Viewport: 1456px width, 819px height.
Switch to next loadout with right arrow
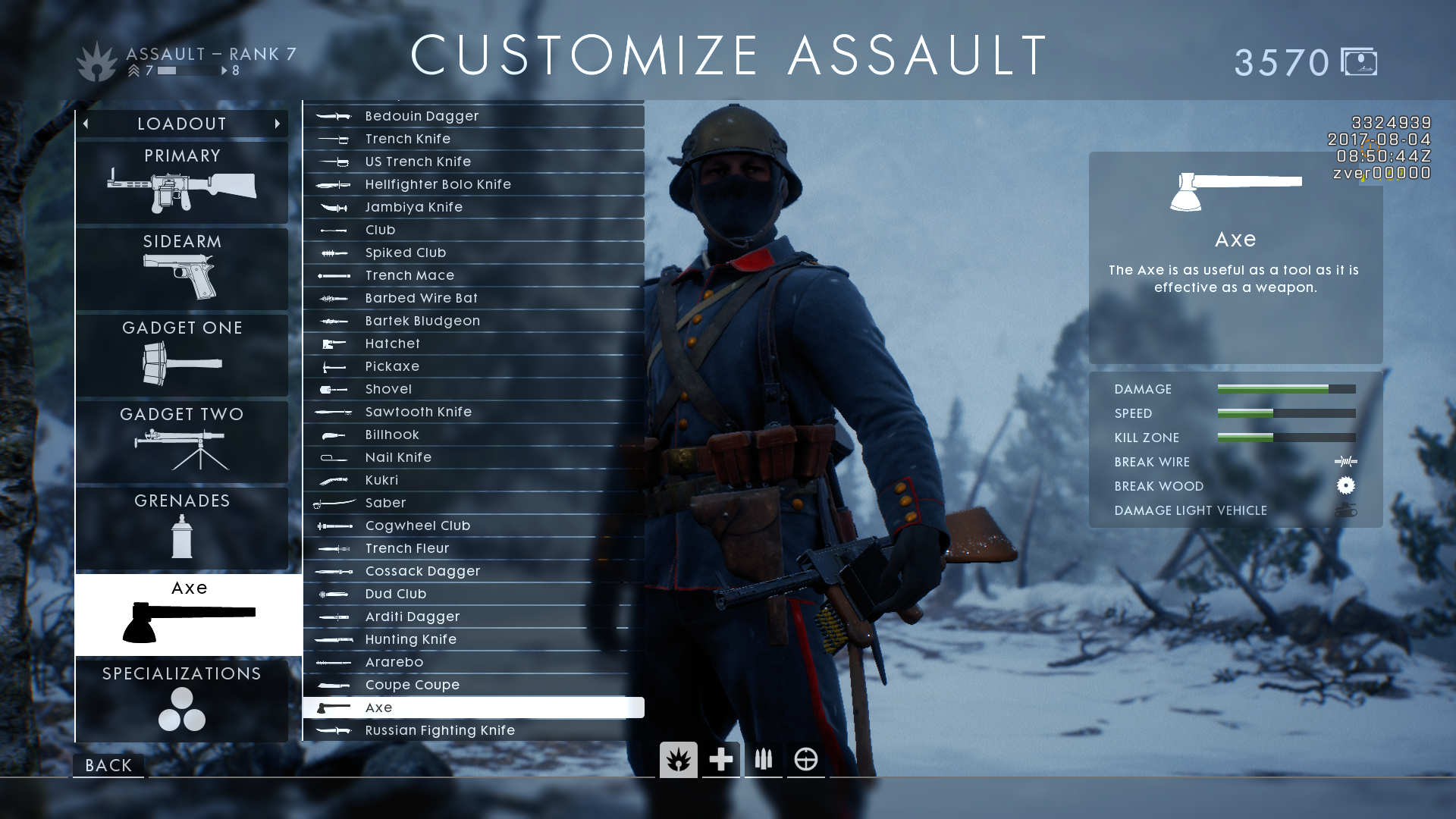click(278, 124)
